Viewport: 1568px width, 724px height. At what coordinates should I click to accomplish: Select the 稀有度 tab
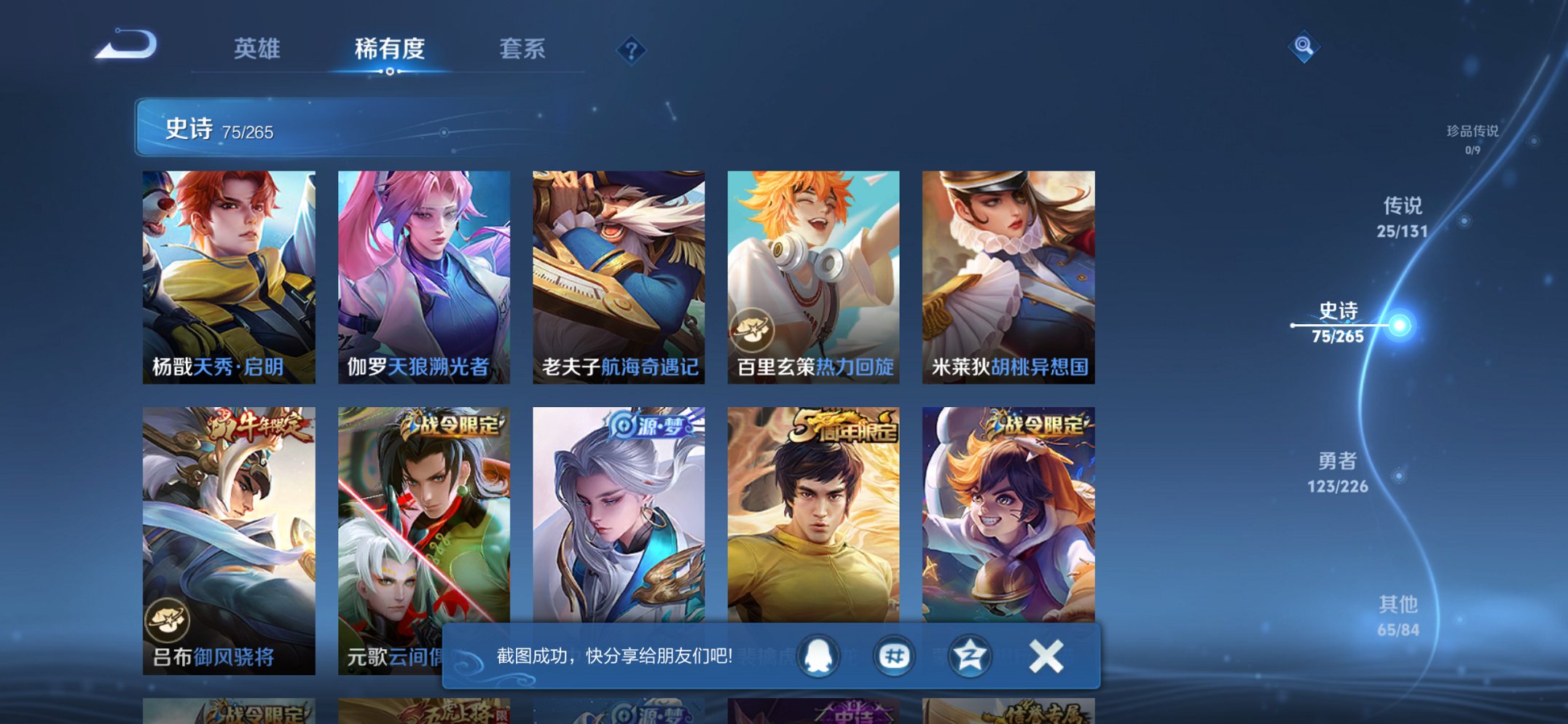[x=390, y=50]
